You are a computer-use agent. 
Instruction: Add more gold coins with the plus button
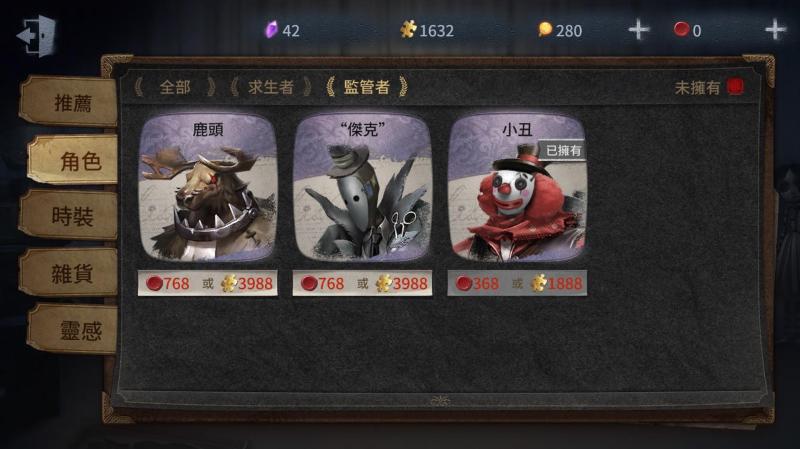pyautogui.click(x=638, y=30)
